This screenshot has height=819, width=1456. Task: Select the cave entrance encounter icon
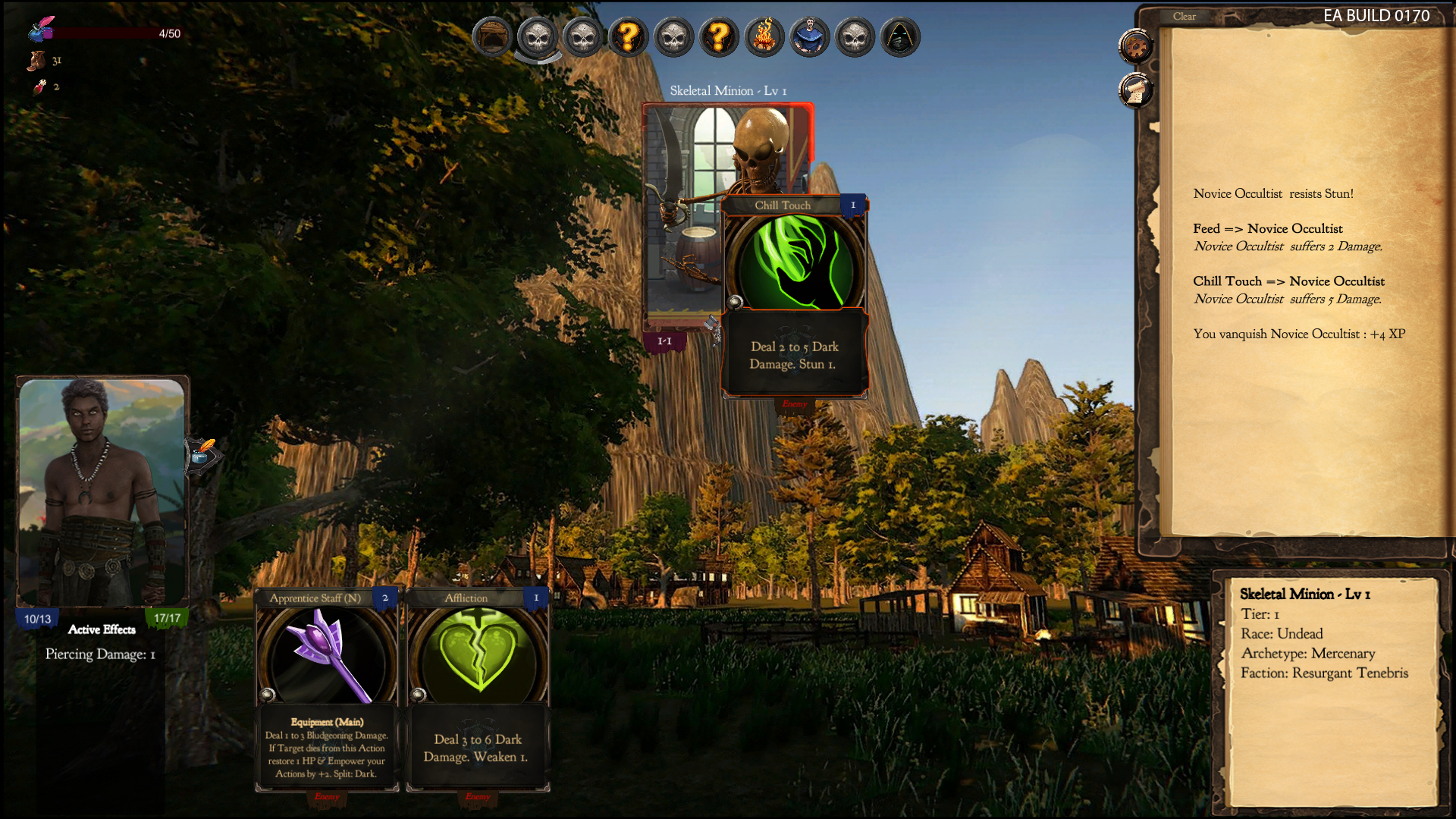point(492,37)
